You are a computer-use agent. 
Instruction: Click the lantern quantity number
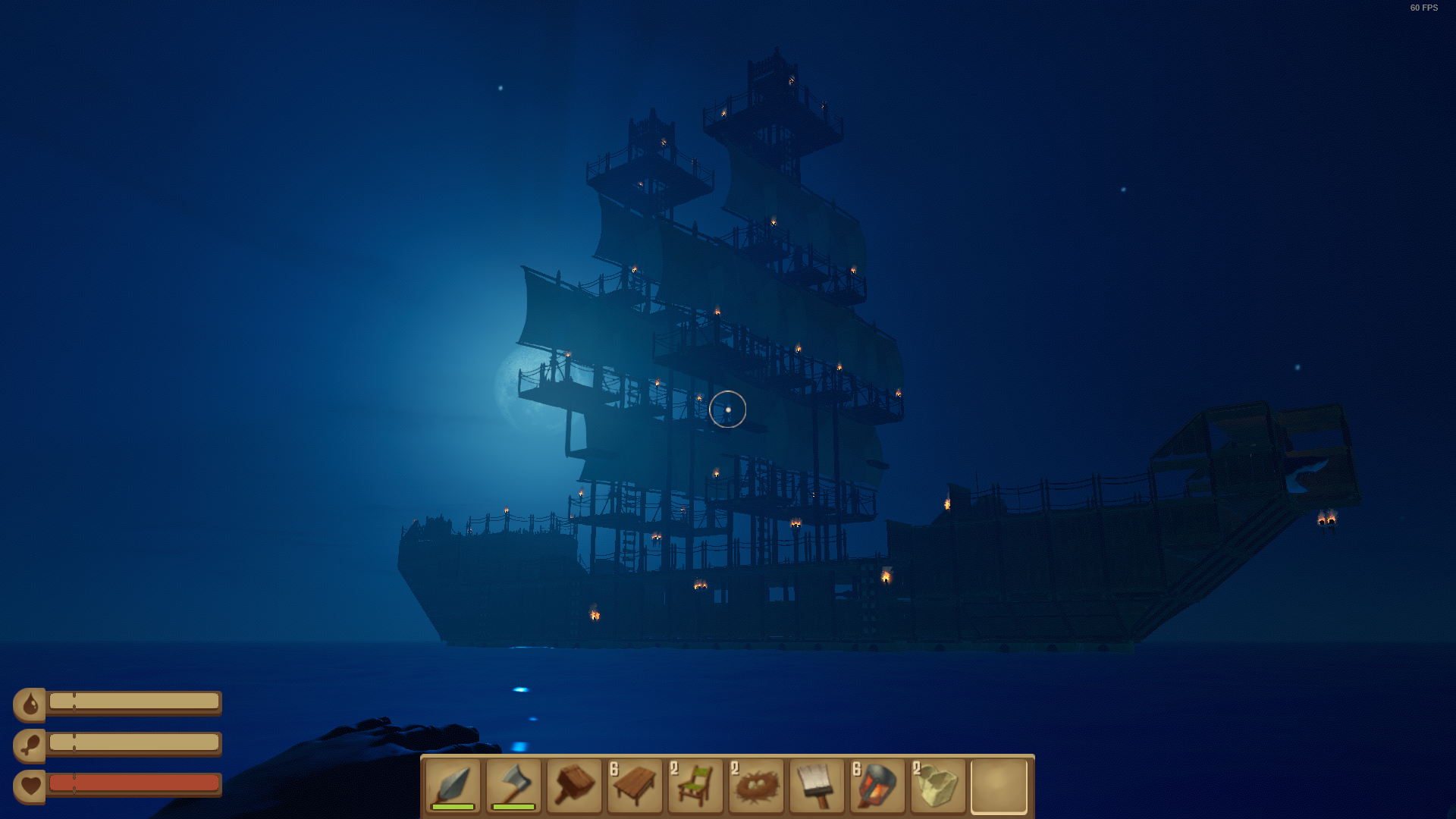(857, 767)
